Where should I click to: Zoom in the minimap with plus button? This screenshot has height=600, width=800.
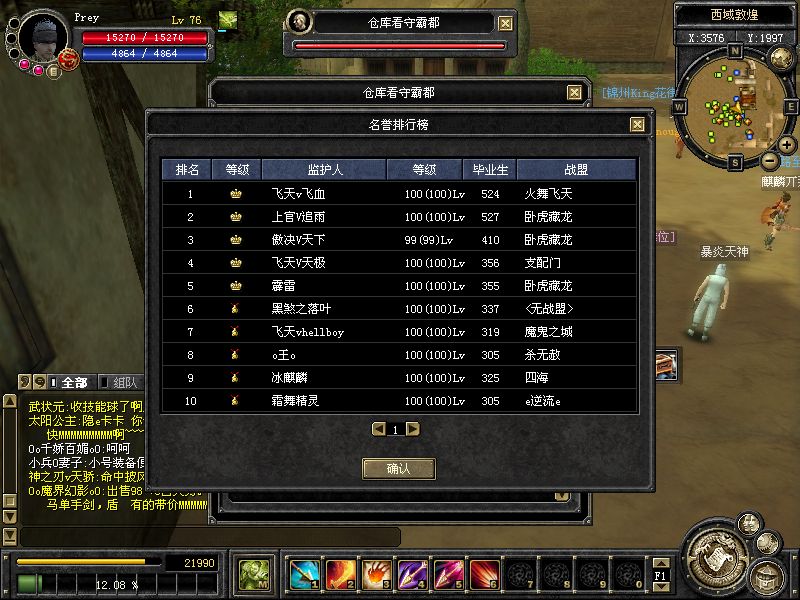[786, 143]
